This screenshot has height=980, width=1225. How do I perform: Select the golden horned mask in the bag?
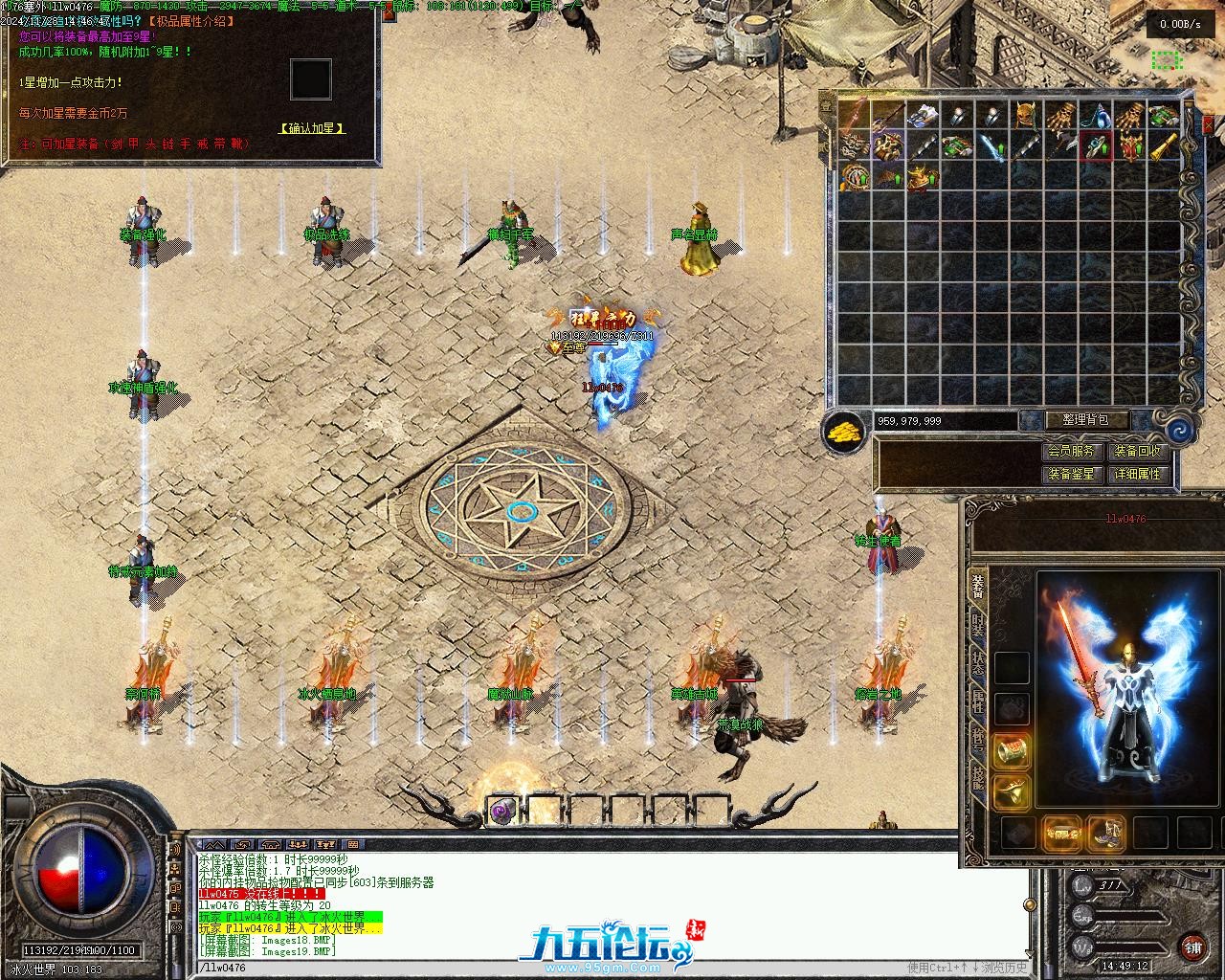click(x=1027, y=115)
